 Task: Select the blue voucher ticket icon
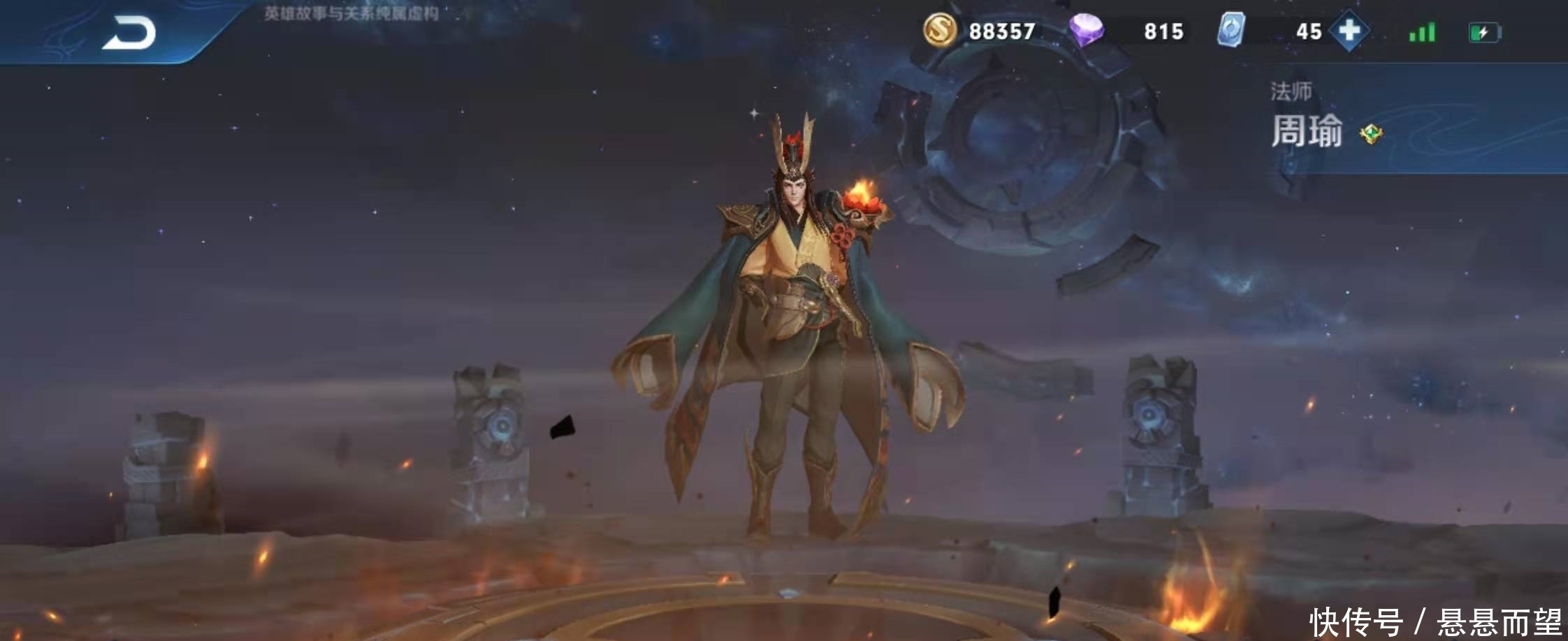pos(1231,31)
